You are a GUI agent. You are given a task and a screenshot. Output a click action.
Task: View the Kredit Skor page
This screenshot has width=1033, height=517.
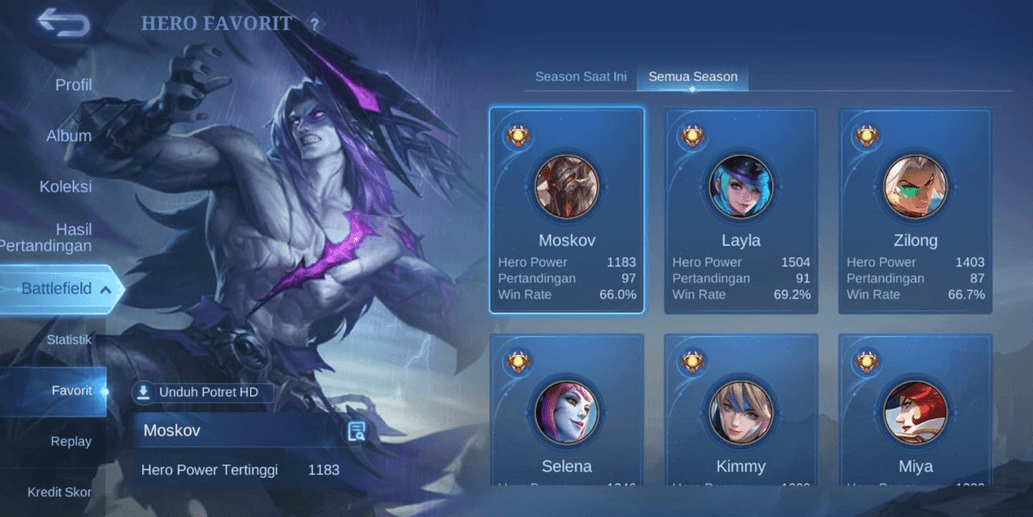click(x=59, y=492)
